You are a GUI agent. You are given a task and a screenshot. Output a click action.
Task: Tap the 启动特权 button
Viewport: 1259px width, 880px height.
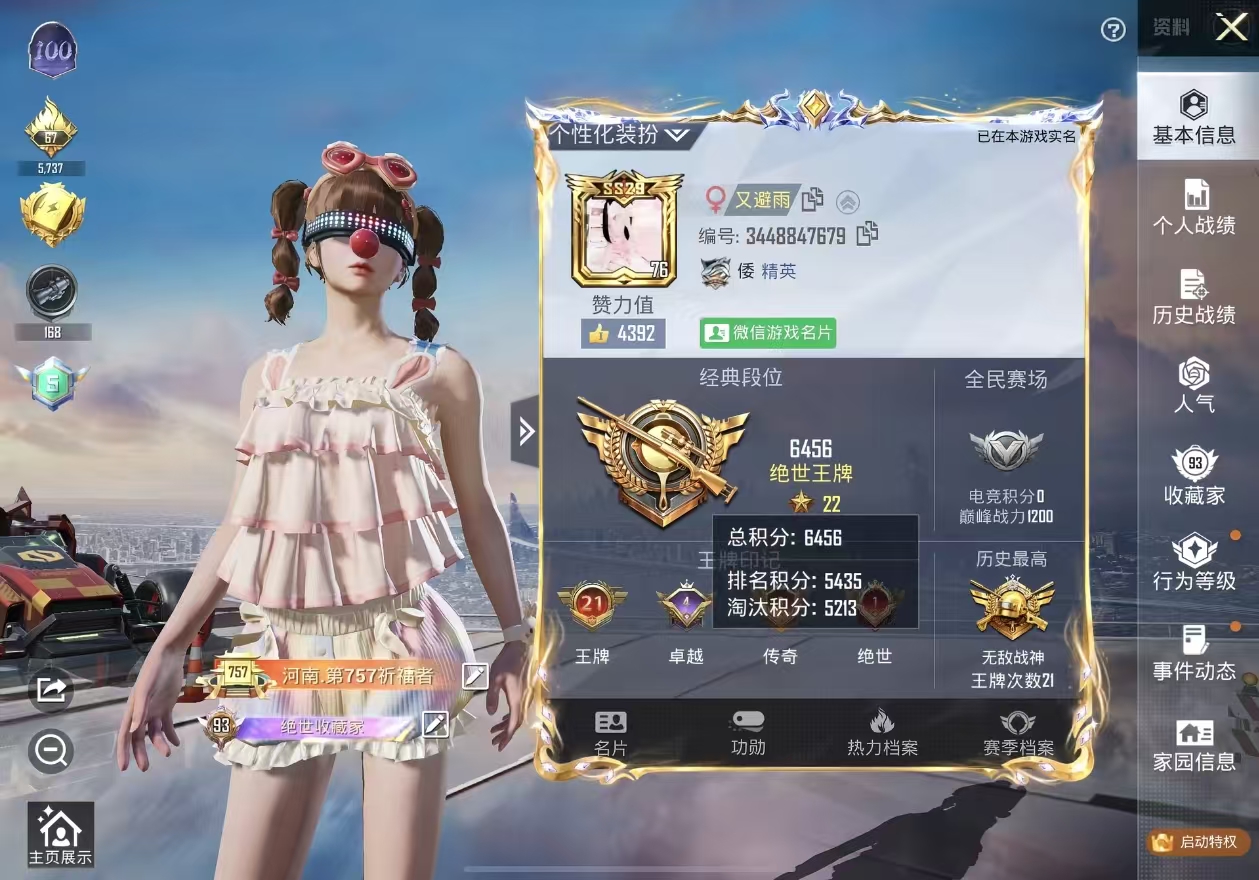(1198, 842)
